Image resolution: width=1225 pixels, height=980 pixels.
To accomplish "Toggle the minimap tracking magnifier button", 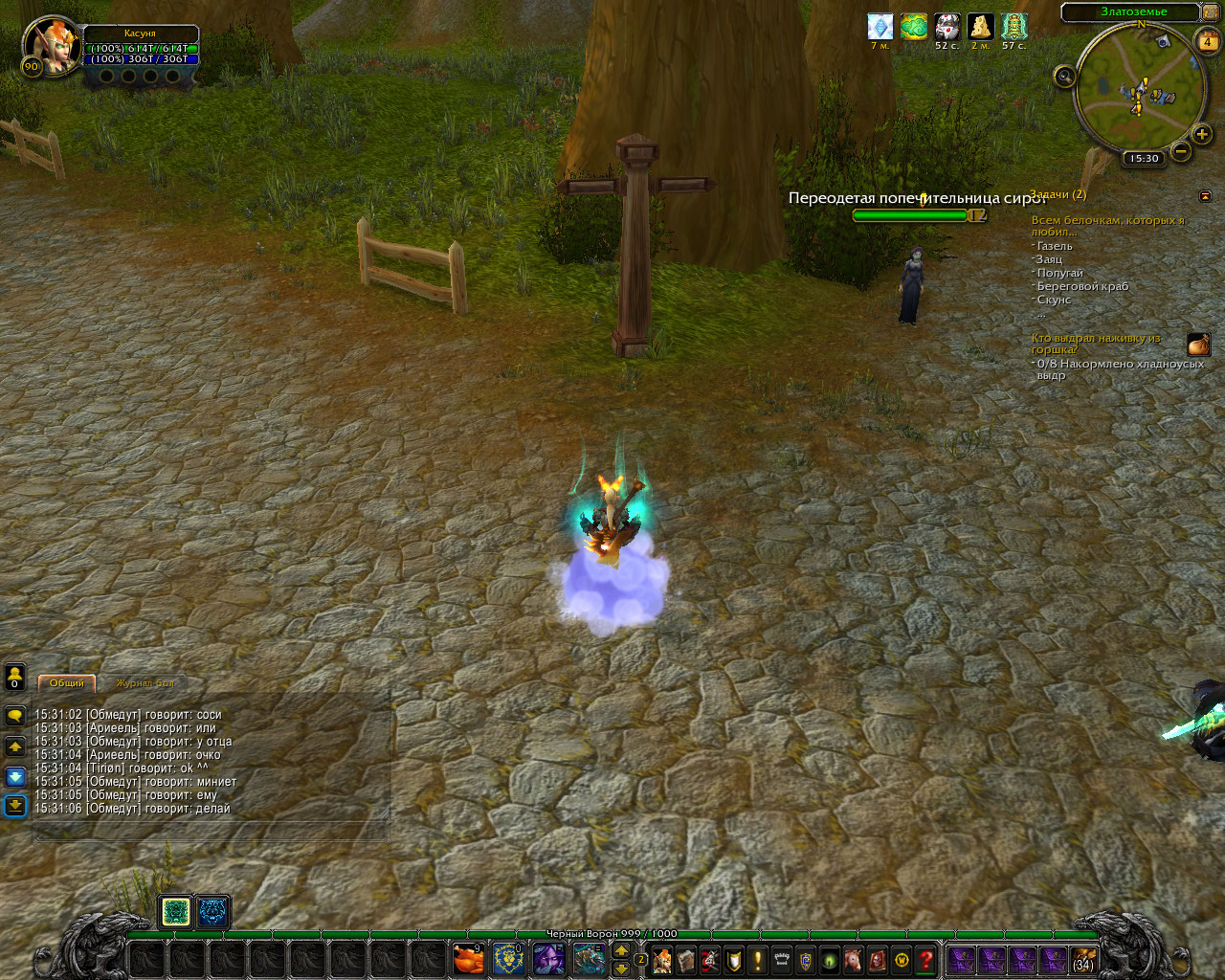I will pyautogui.click(x=1064, y=77).
